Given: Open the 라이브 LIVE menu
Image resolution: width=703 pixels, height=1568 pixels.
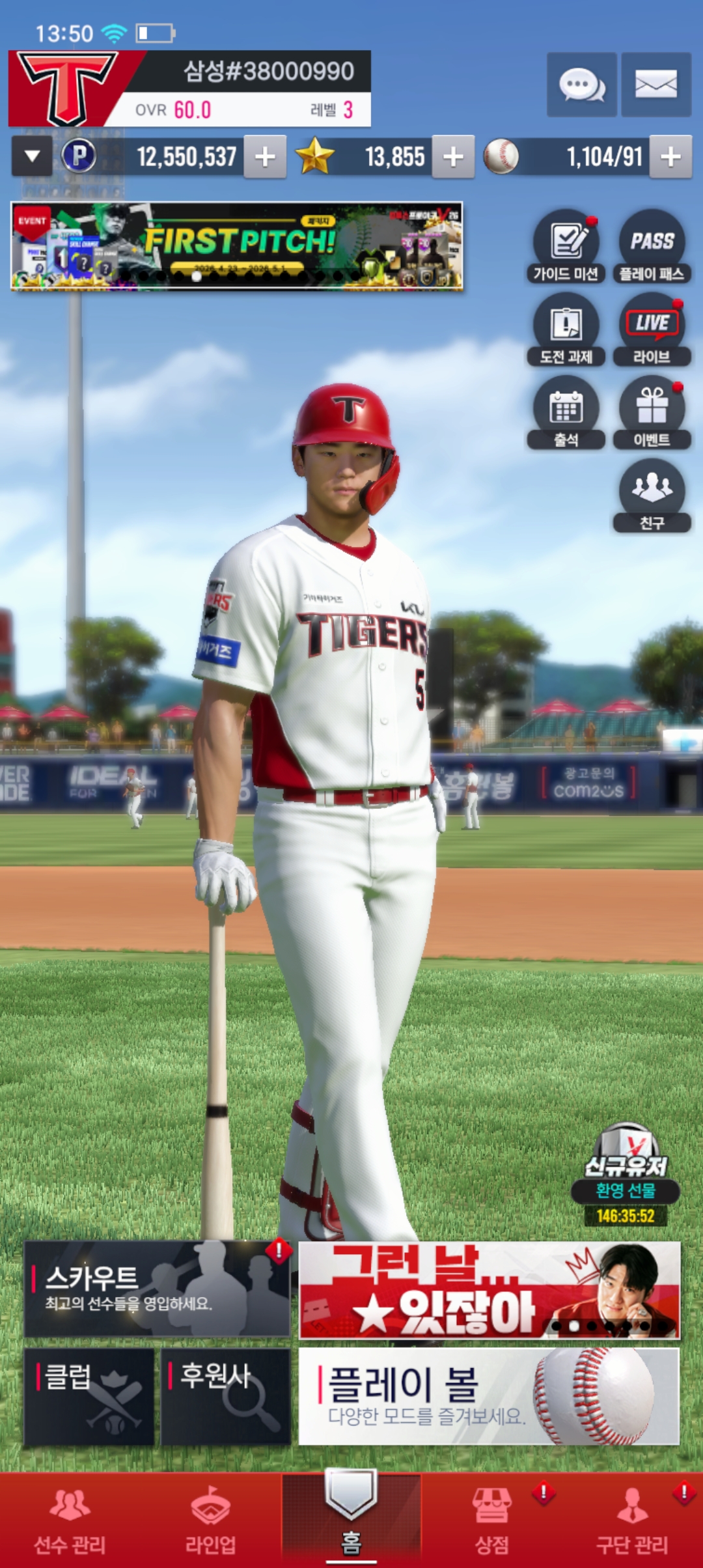Looking at the screenshot, I should pyautogui.click(x=652, y=329).
